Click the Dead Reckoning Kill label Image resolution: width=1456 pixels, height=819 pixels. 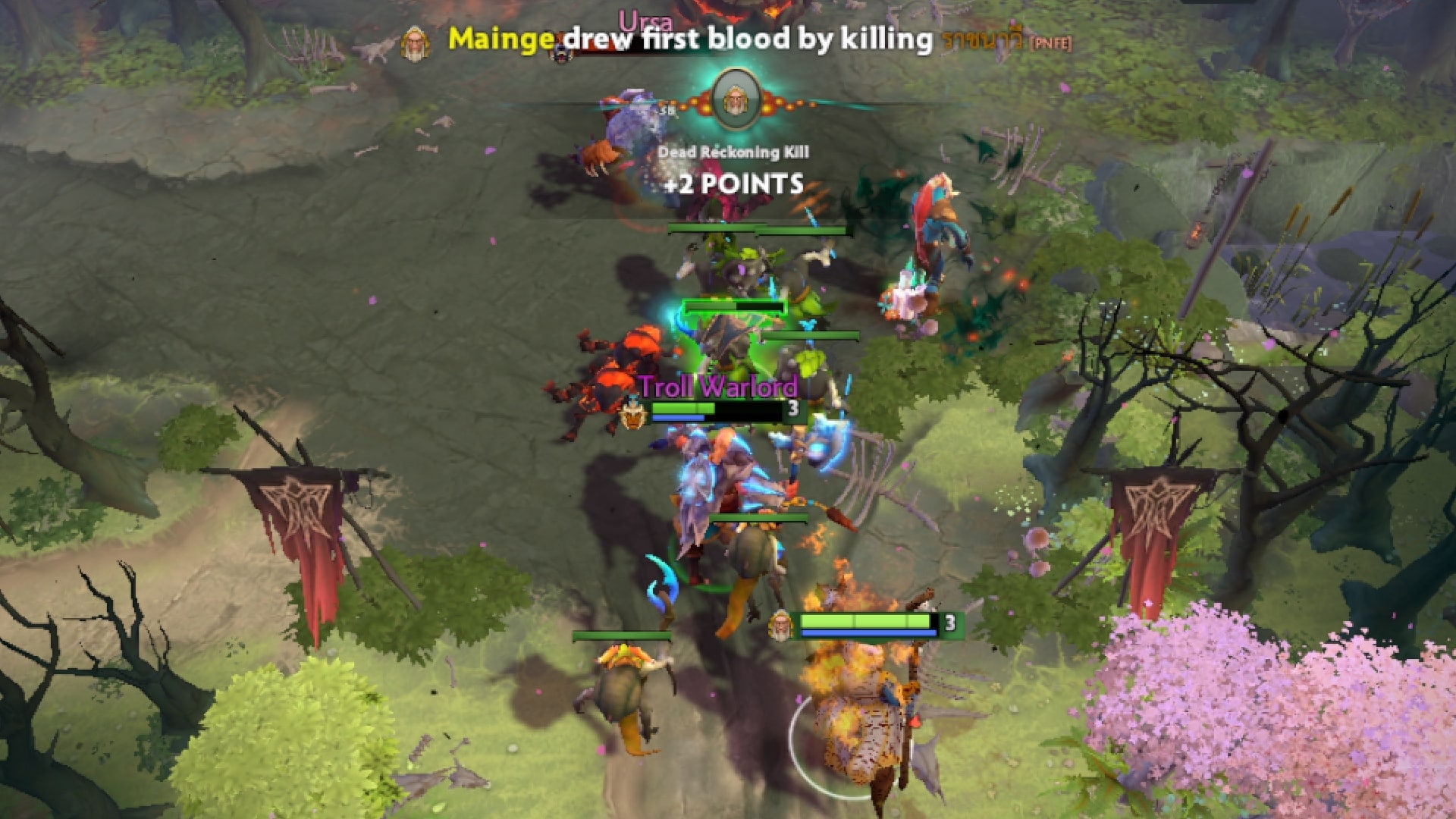point(734,152)
